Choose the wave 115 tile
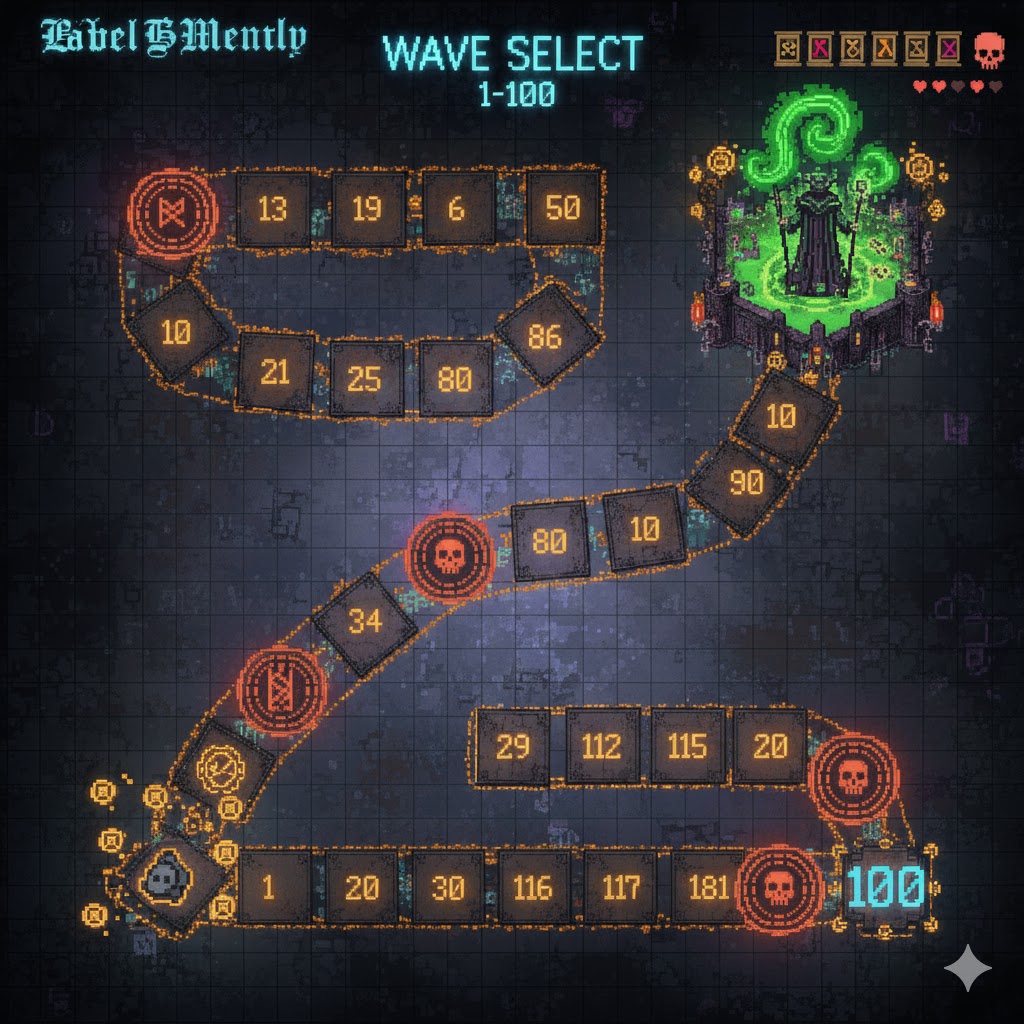Screen dimensions: 1024x1024 pyautogui.click(x=688, y=747)
